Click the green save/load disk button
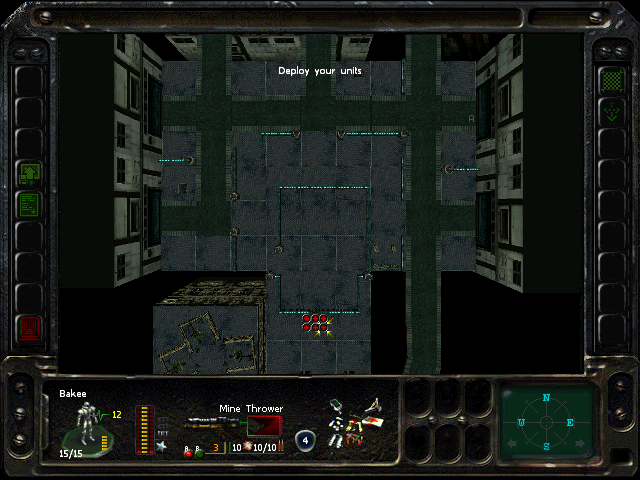The width and height of the screenshot is (640, 480). (x=28, y=175)
